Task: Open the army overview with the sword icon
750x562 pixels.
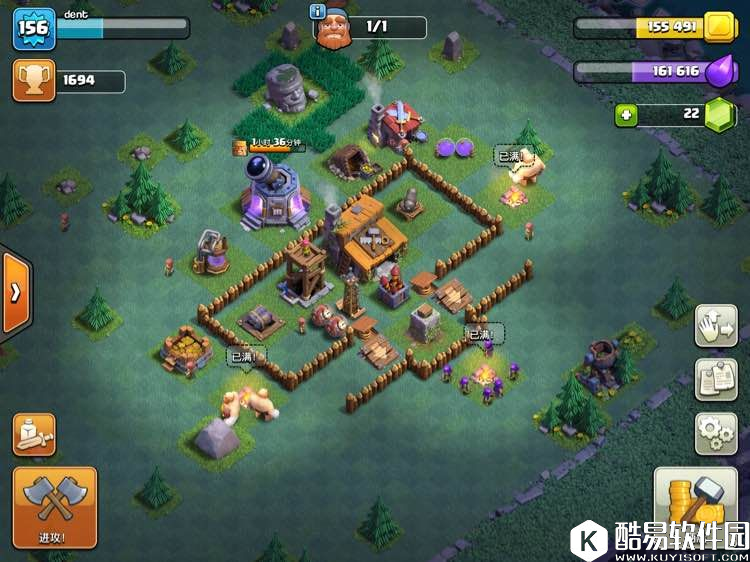Action: click(x=34, y=434)
